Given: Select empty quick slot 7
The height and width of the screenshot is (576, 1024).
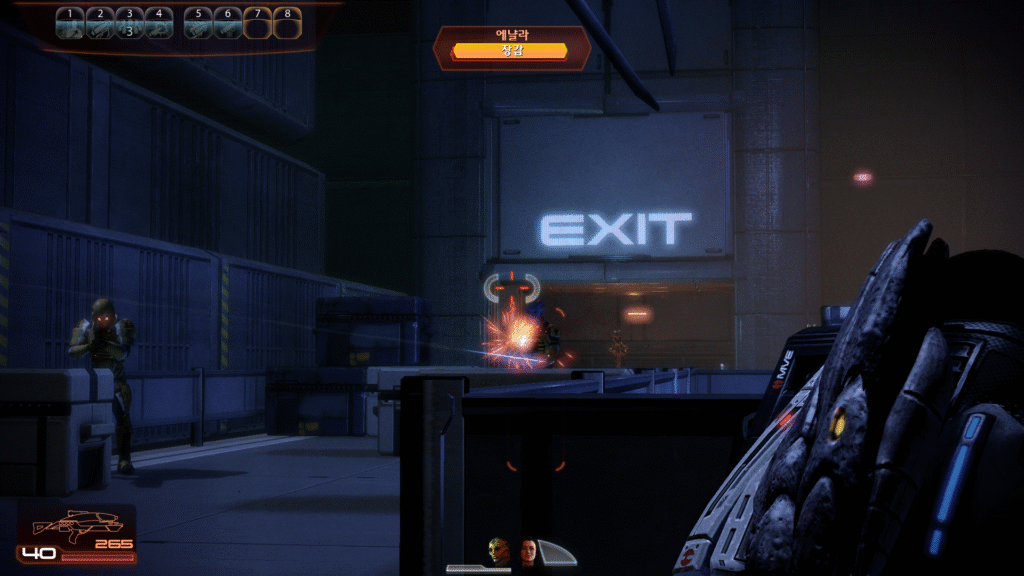Looking at the screenshot, I should 258,23.
